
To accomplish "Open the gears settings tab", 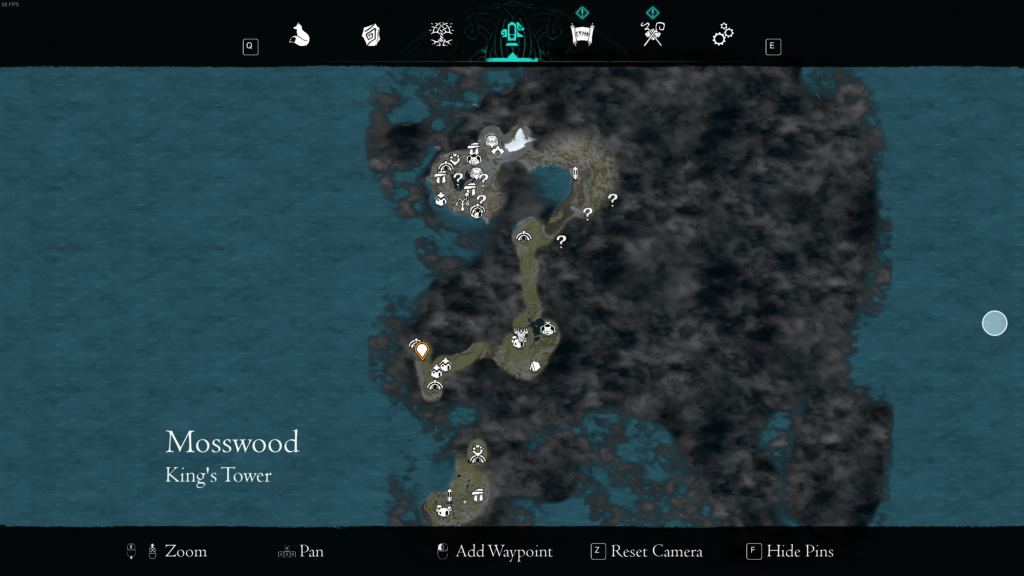I will tap(722, 35).
